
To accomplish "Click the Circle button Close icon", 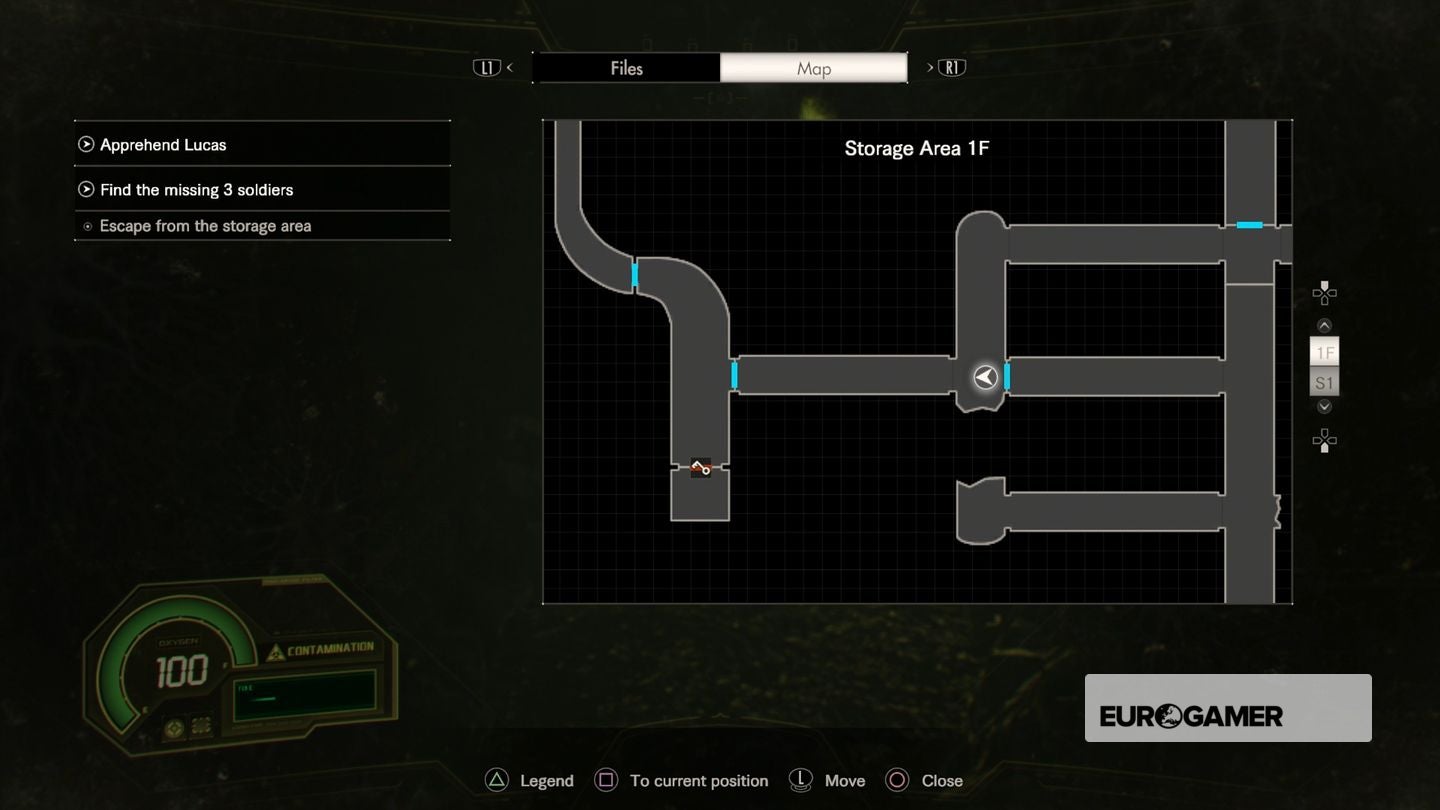I will click(896, 781).
